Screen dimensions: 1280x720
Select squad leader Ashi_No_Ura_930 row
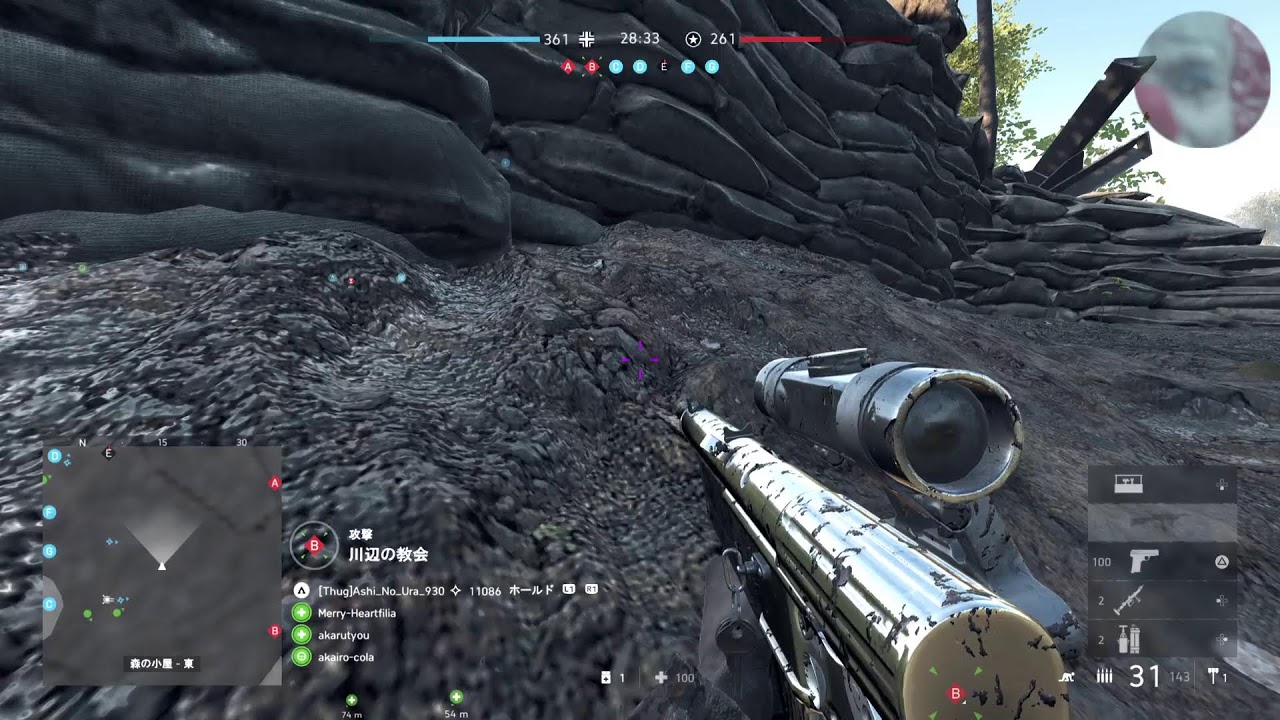[381, 591]
